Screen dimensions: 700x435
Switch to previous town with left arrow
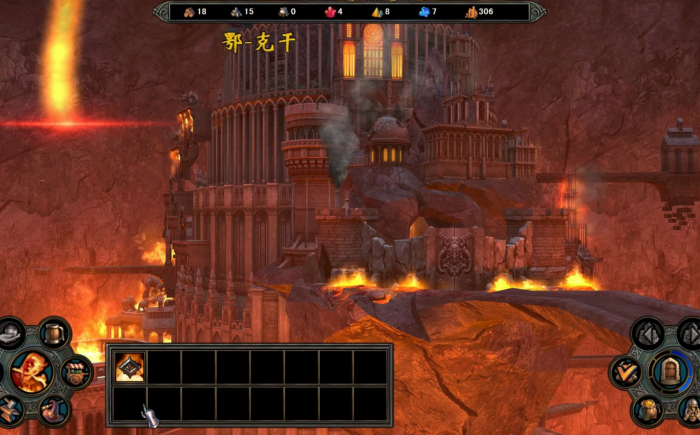coord(648,334)
